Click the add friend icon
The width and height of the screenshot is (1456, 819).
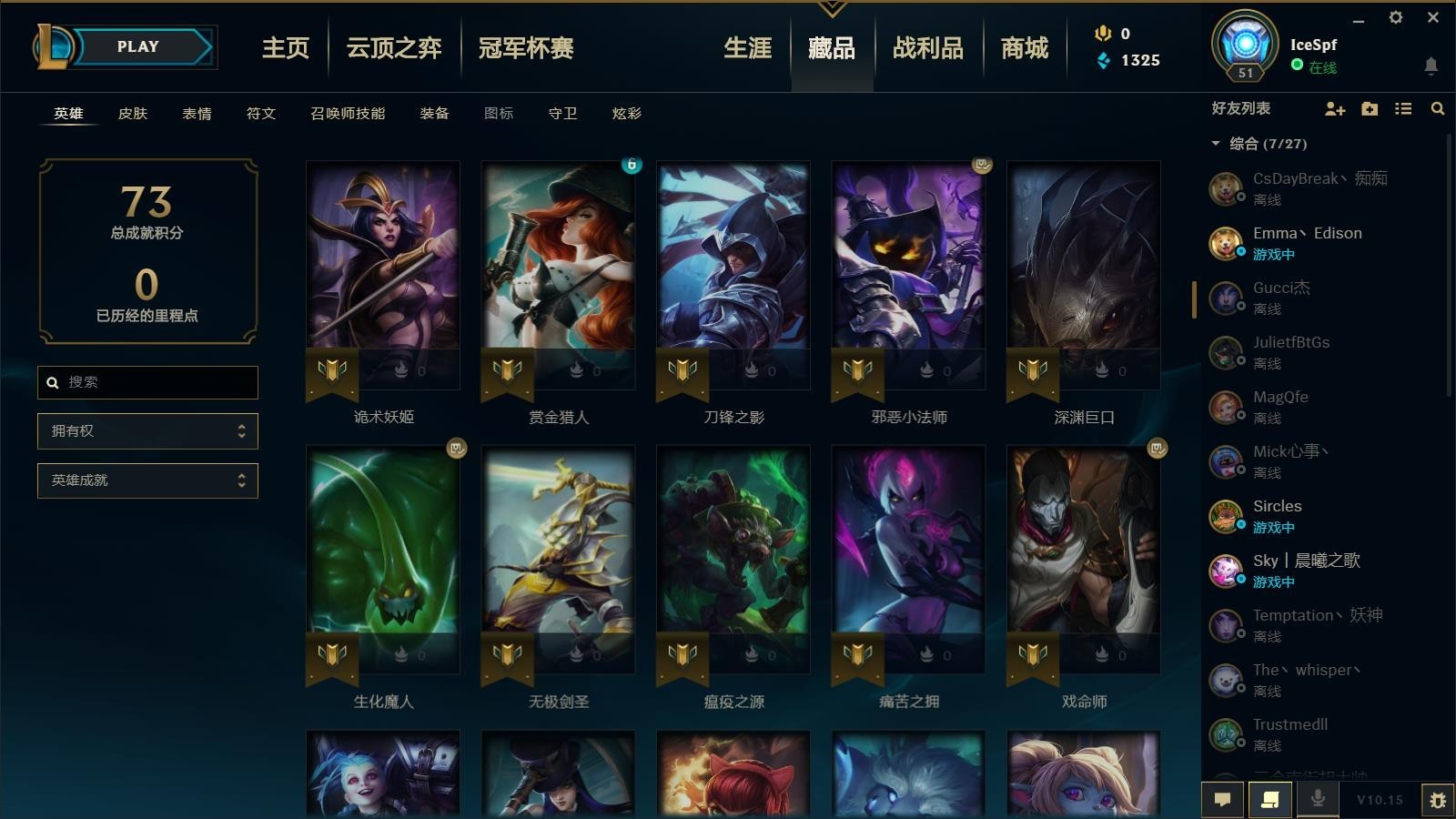[1335, 108]
